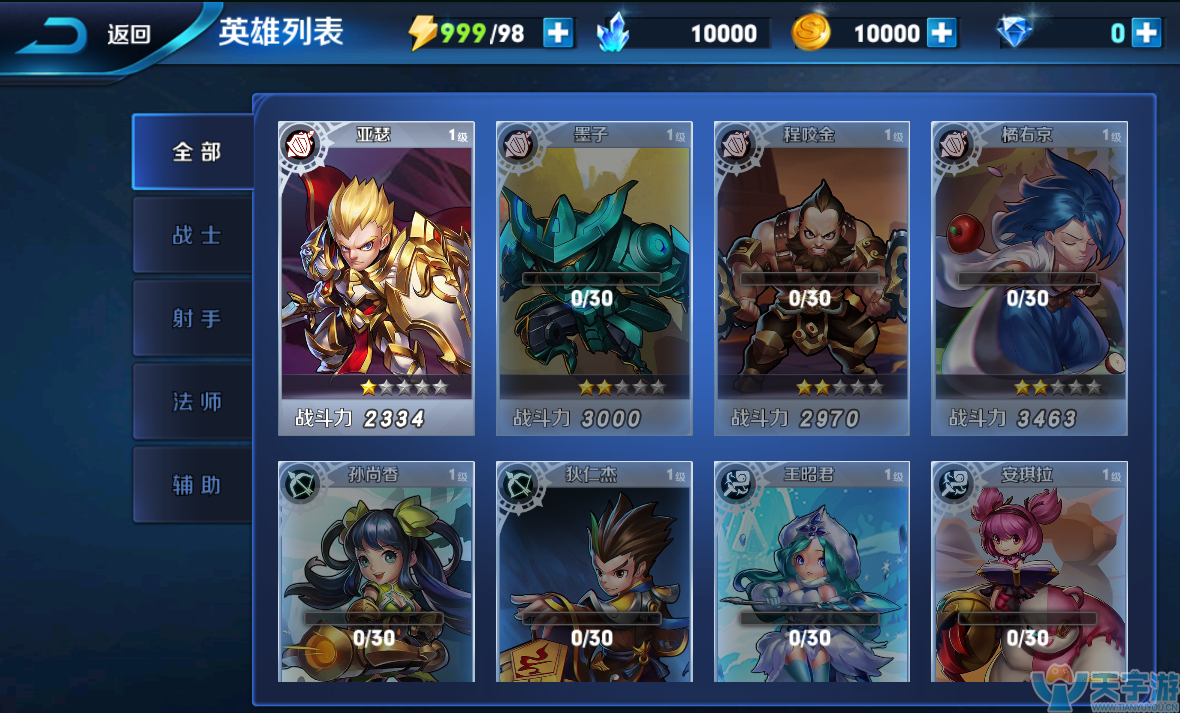This screenshot has width=1180, height=713.
Task: Filter heroes by 射手
Action: coord(195,318)
